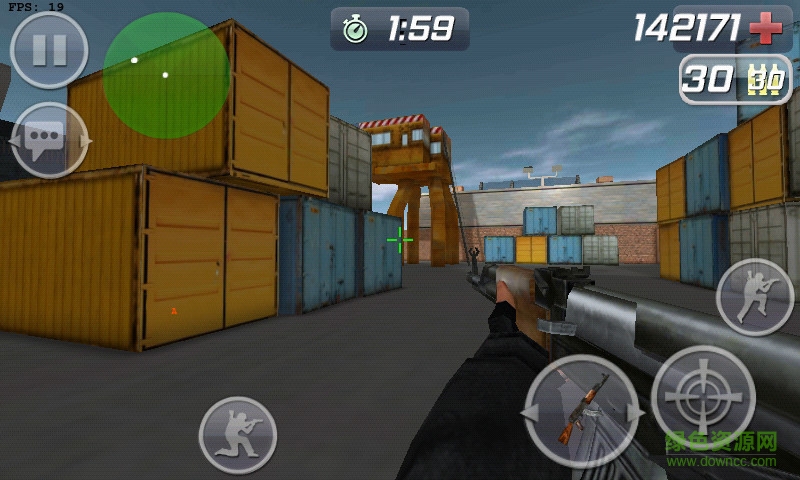Switch weapon using the AK-47 selector
Viewport: 800px width, 480px height.
coord(581,411)
